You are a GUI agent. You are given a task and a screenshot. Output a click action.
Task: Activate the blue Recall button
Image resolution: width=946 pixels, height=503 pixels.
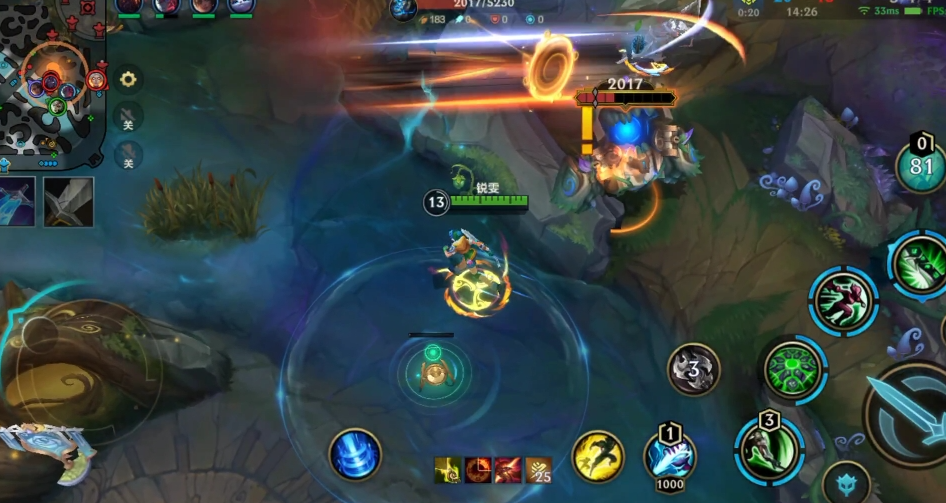pyautogui.click(x=355, y=455)
